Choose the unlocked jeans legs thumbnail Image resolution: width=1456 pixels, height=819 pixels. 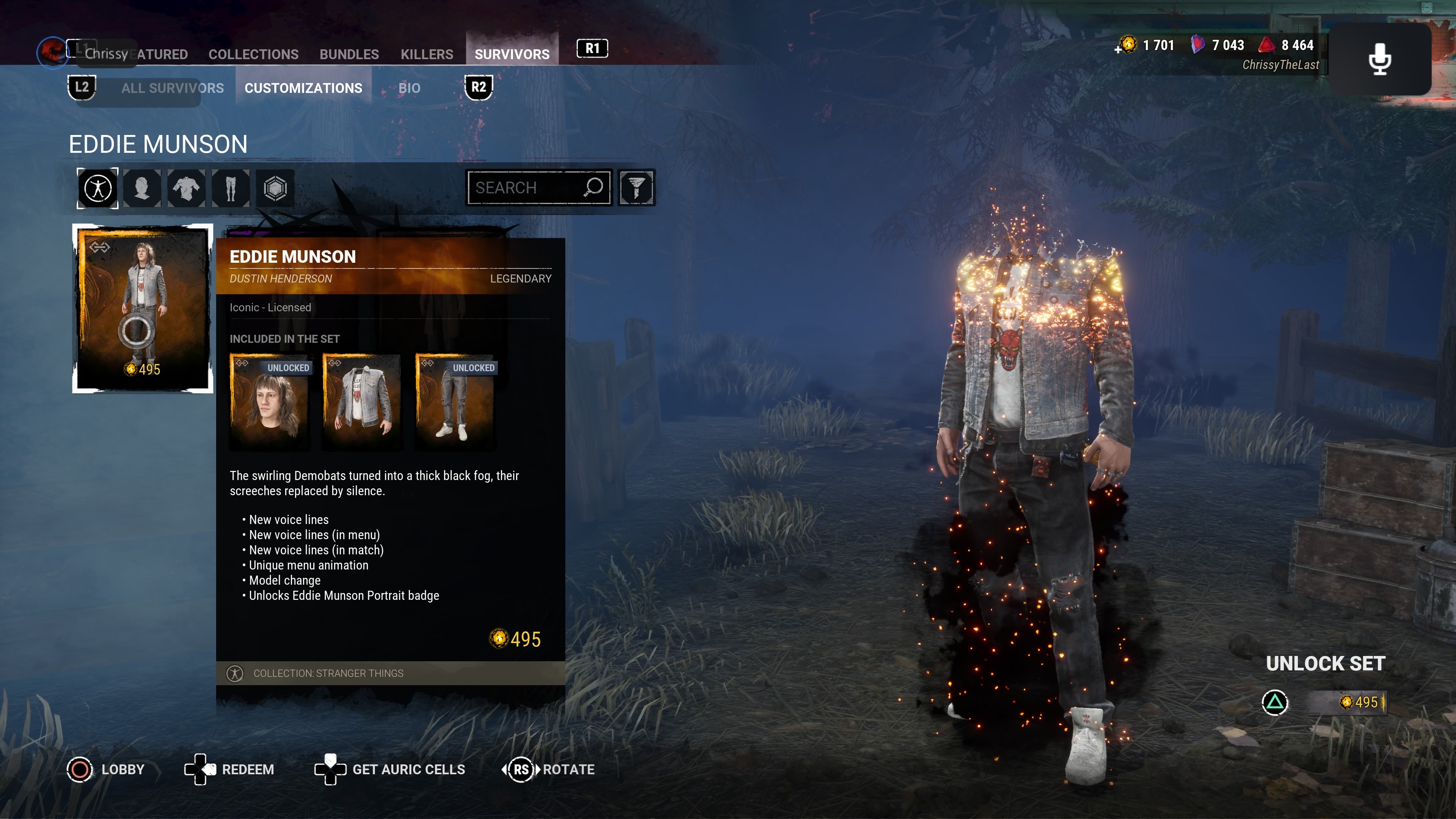pyautogui.click(x=455, y=402)
